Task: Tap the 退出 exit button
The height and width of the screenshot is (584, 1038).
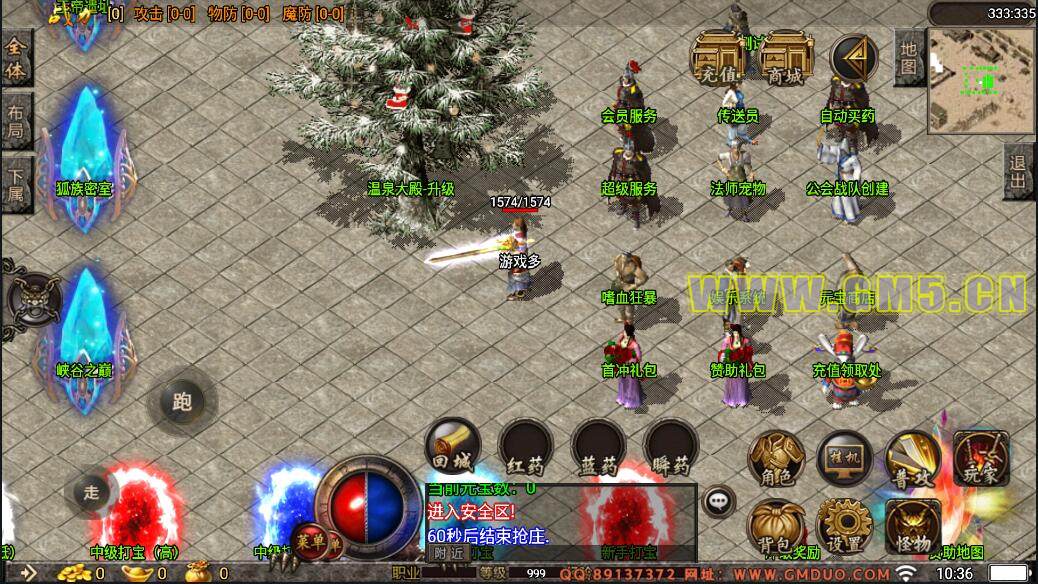Action: coord(1019,172)
